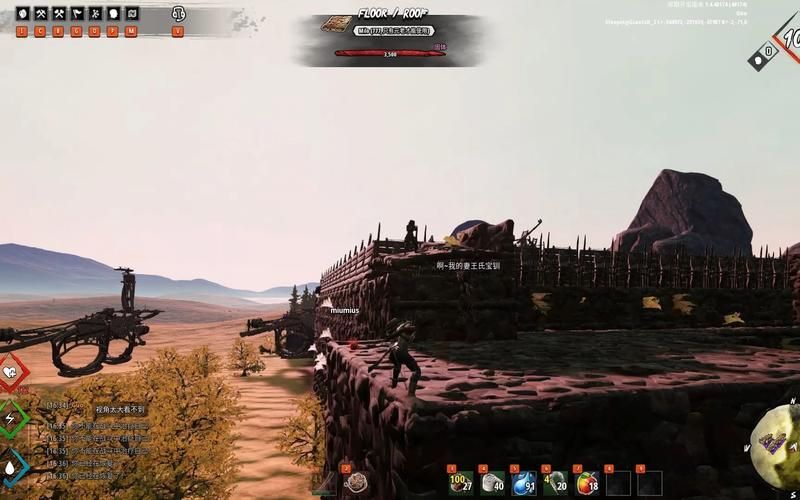Select the rope coil item slot
The image size is (800, 500).
(357, 483)
